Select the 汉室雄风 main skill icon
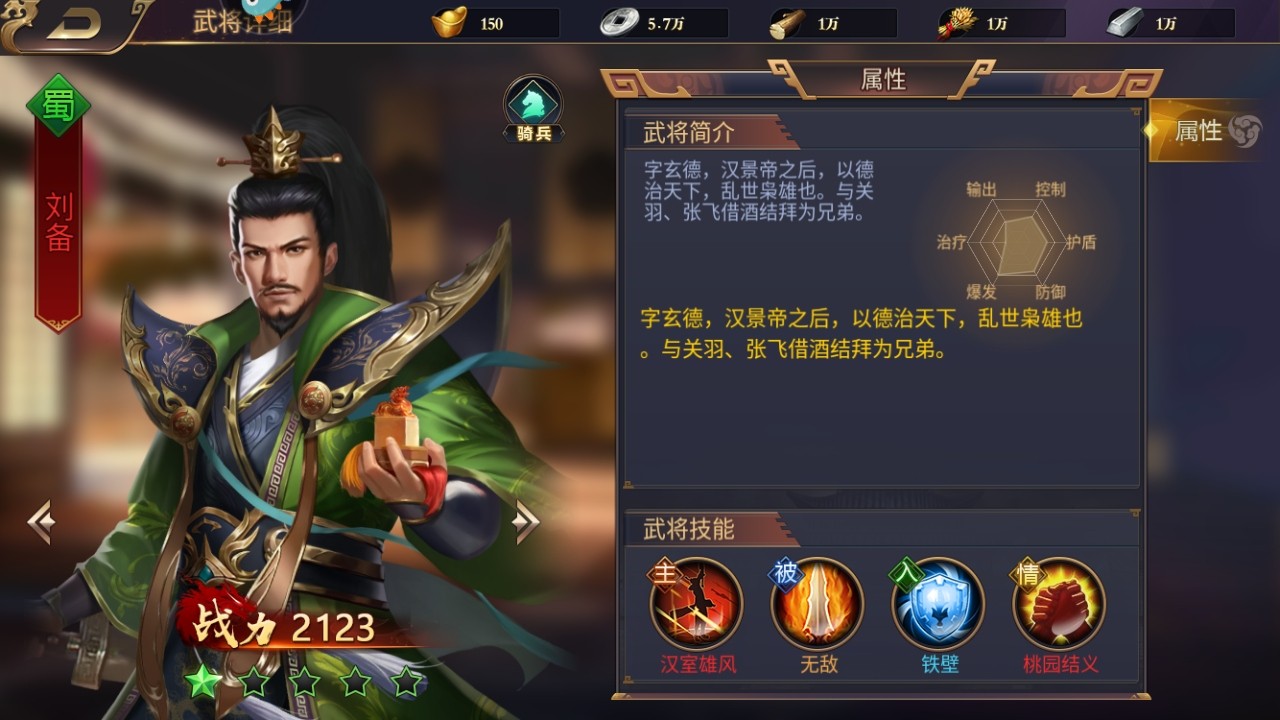Image resolution: width=1280 pixels, height=720 pixels. coord(697,604)
